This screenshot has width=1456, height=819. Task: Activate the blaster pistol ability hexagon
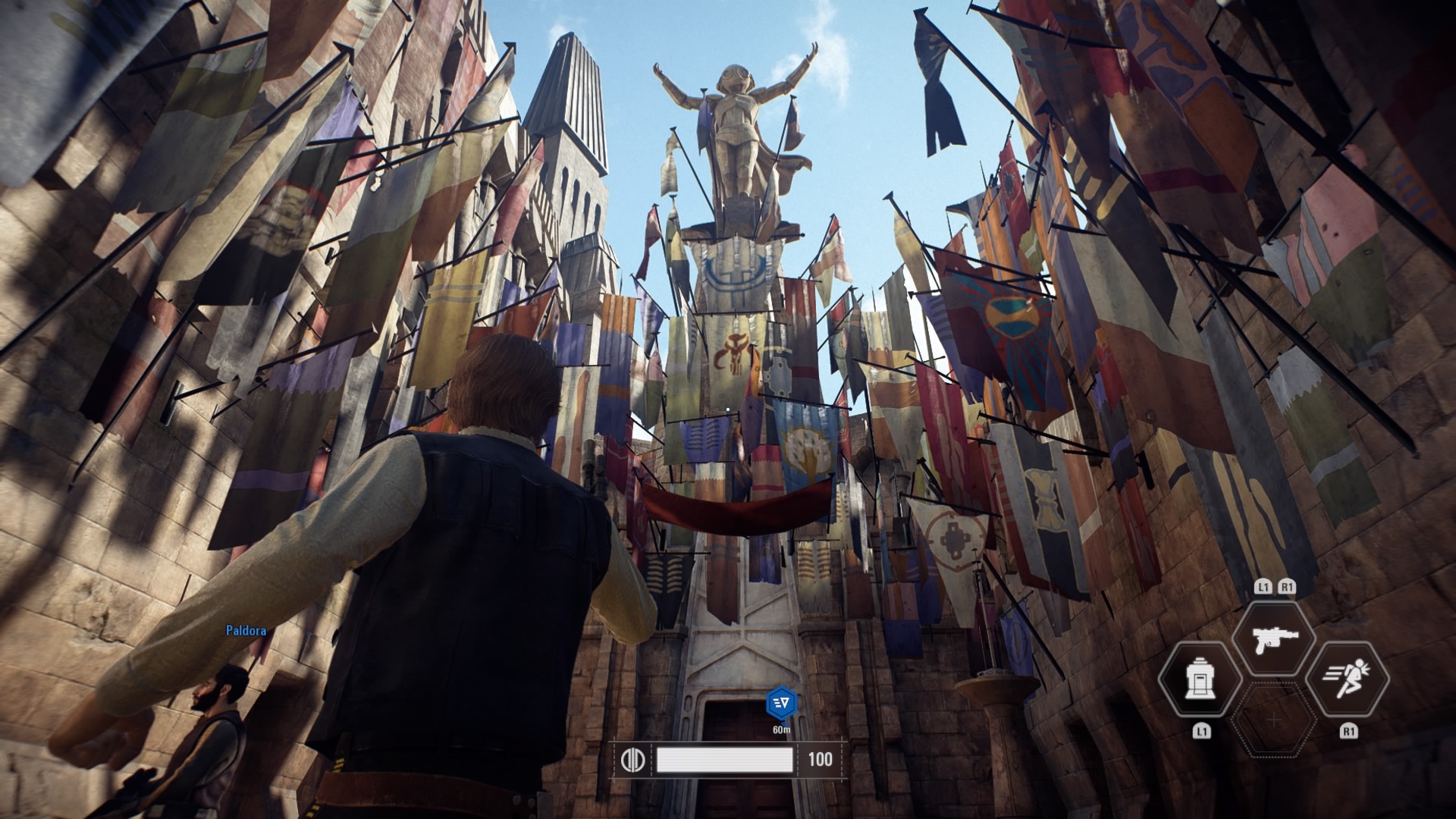click(x=1274, y=638)
